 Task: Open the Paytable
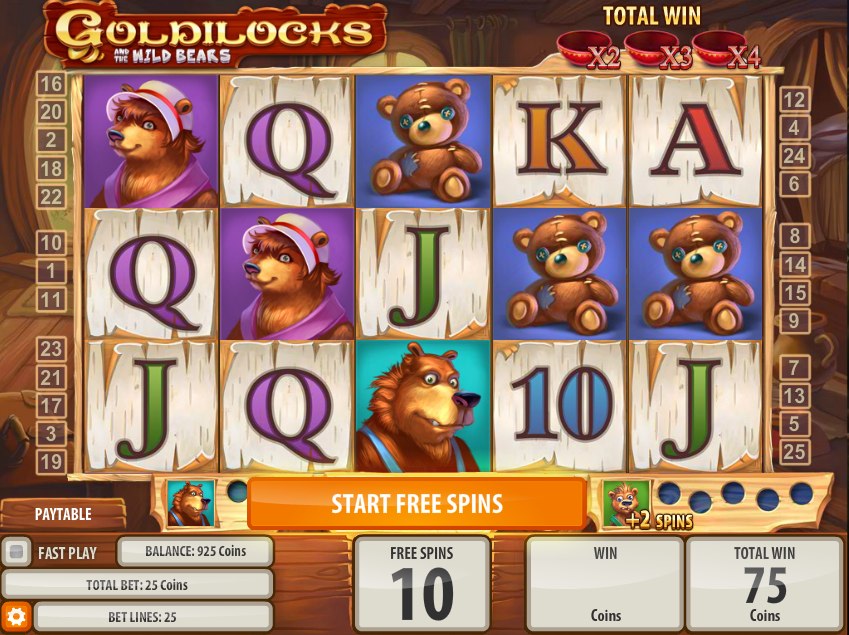(x=63, y=514)
